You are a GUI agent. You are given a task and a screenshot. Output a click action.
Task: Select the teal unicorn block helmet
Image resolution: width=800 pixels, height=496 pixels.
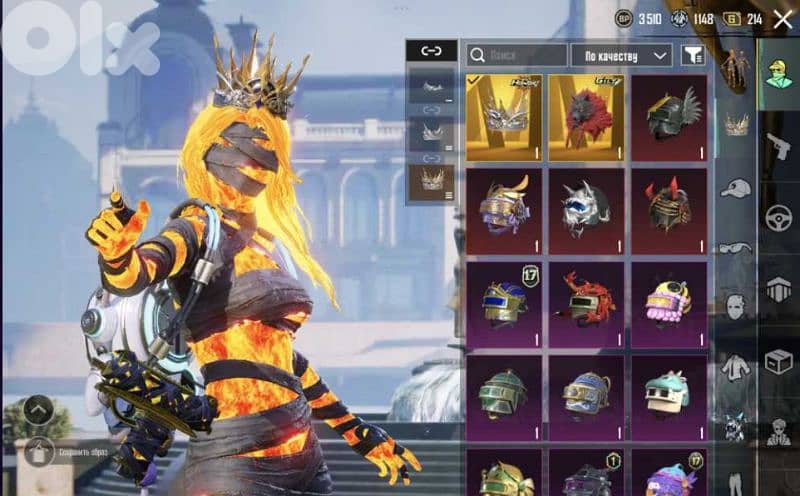669,397
